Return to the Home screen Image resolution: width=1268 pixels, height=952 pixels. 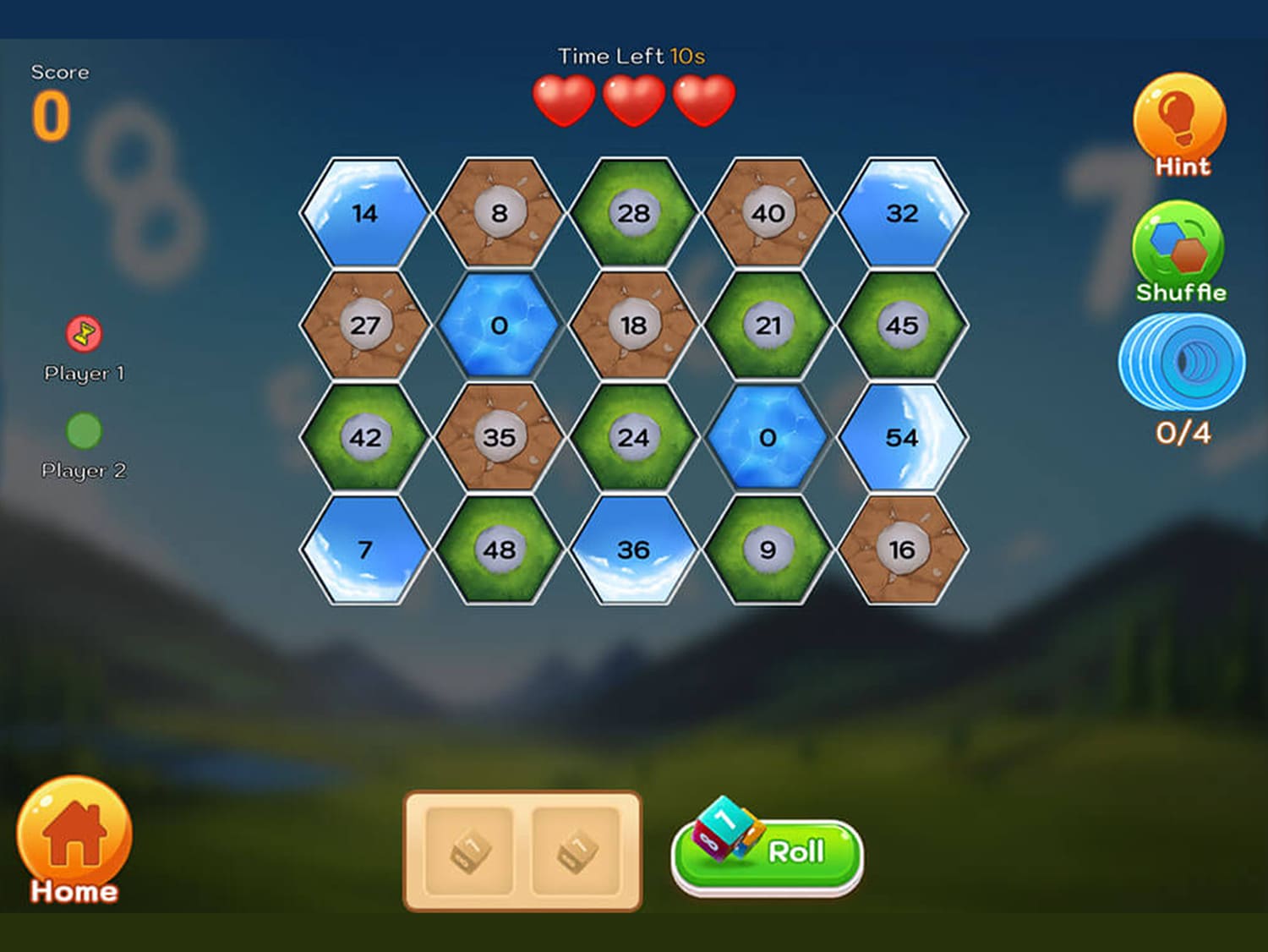coord(74,840)
